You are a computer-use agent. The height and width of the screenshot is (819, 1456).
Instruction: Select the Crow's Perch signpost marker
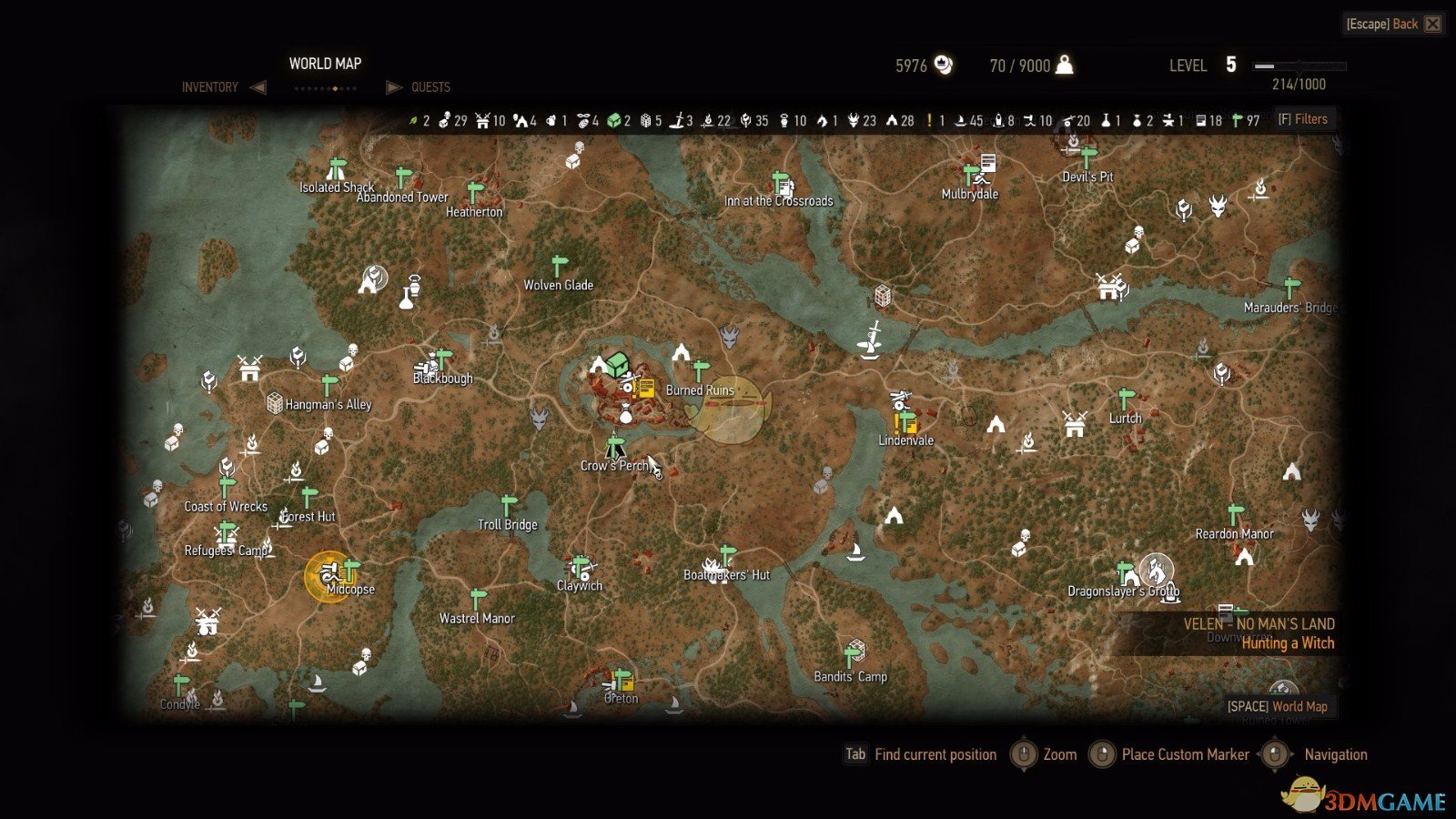[x=615, y=446]
